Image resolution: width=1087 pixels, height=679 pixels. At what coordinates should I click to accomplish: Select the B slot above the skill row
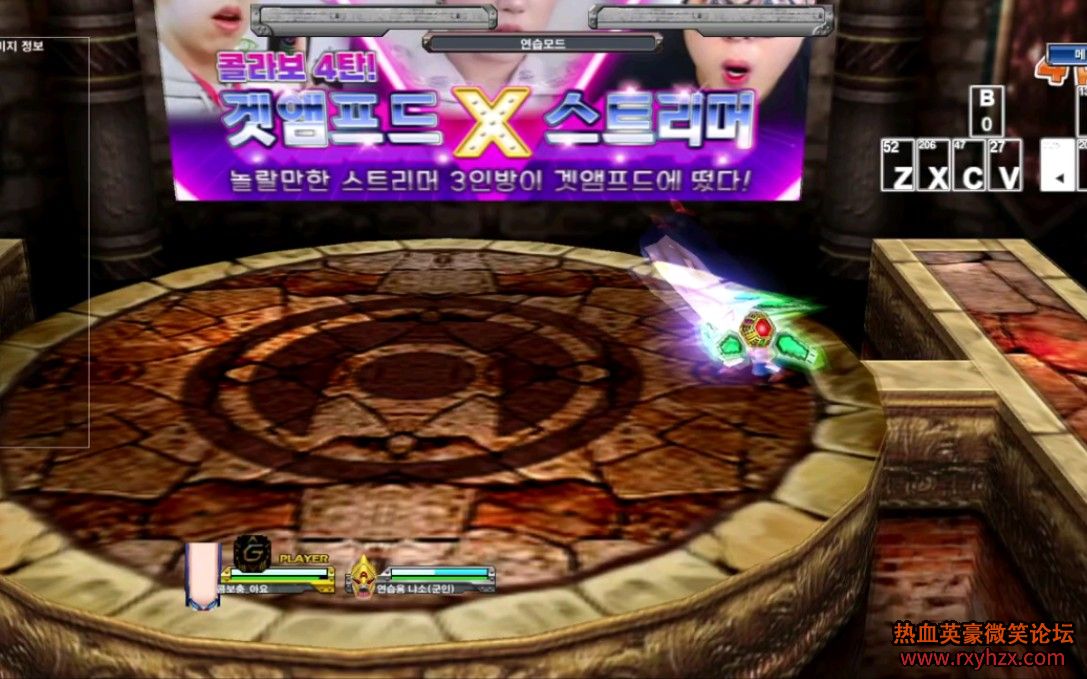pyautogui.click(x=986, y=111)
